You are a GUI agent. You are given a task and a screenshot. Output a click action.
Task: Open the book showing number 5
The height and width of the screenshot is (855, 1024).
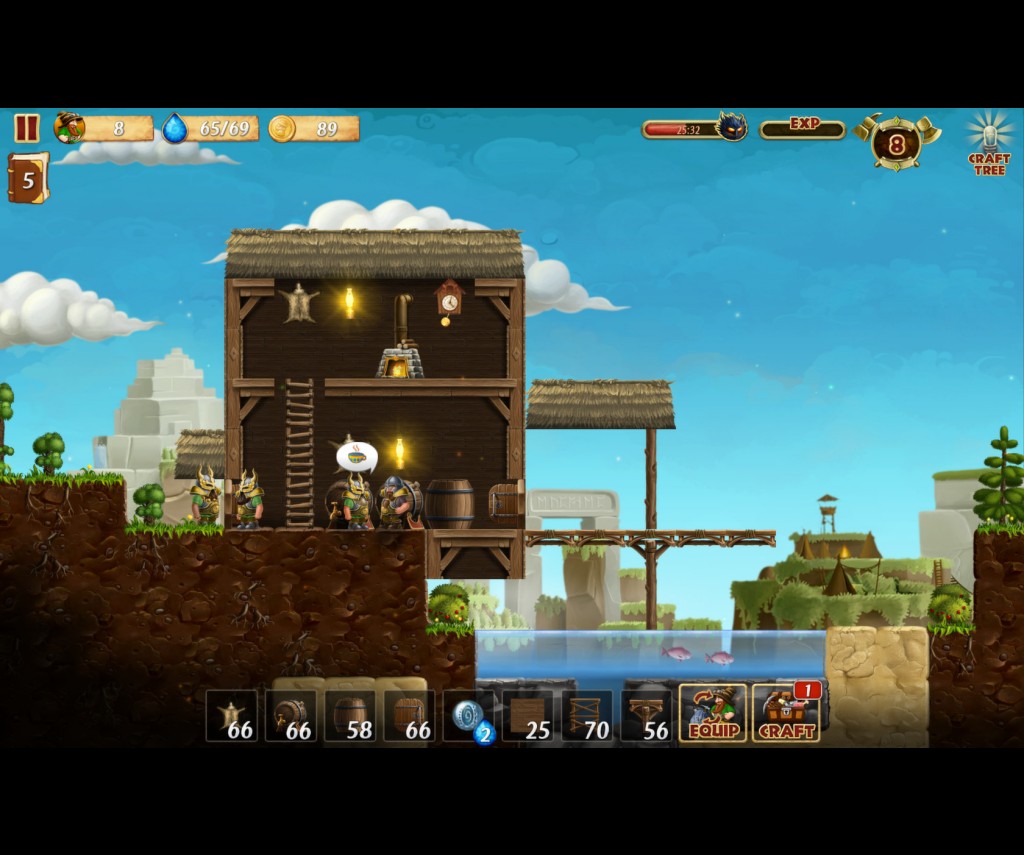click(28, 179)
